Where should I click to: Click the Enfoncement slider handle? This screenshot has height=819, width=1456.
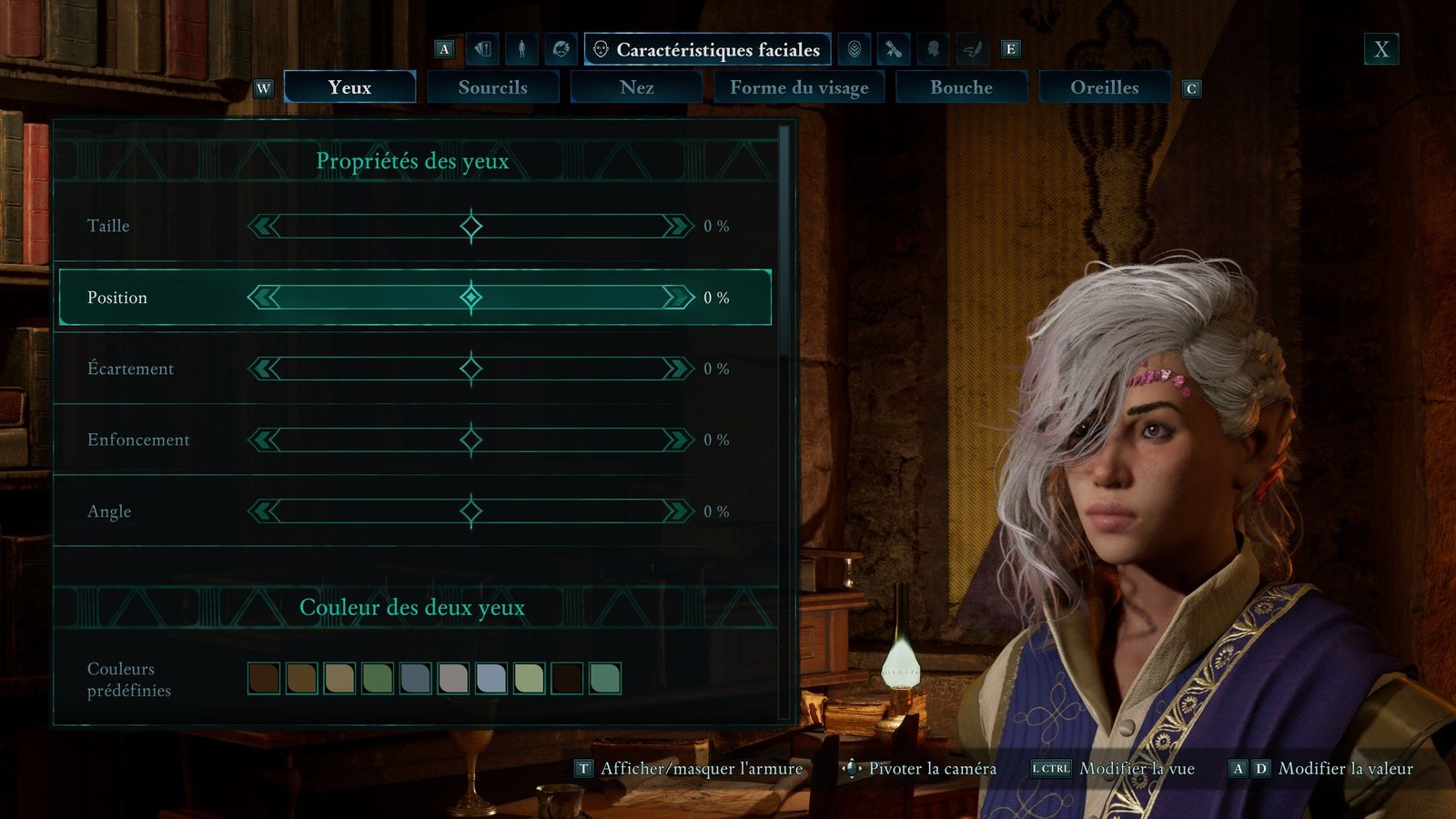[x=470, y=440]
